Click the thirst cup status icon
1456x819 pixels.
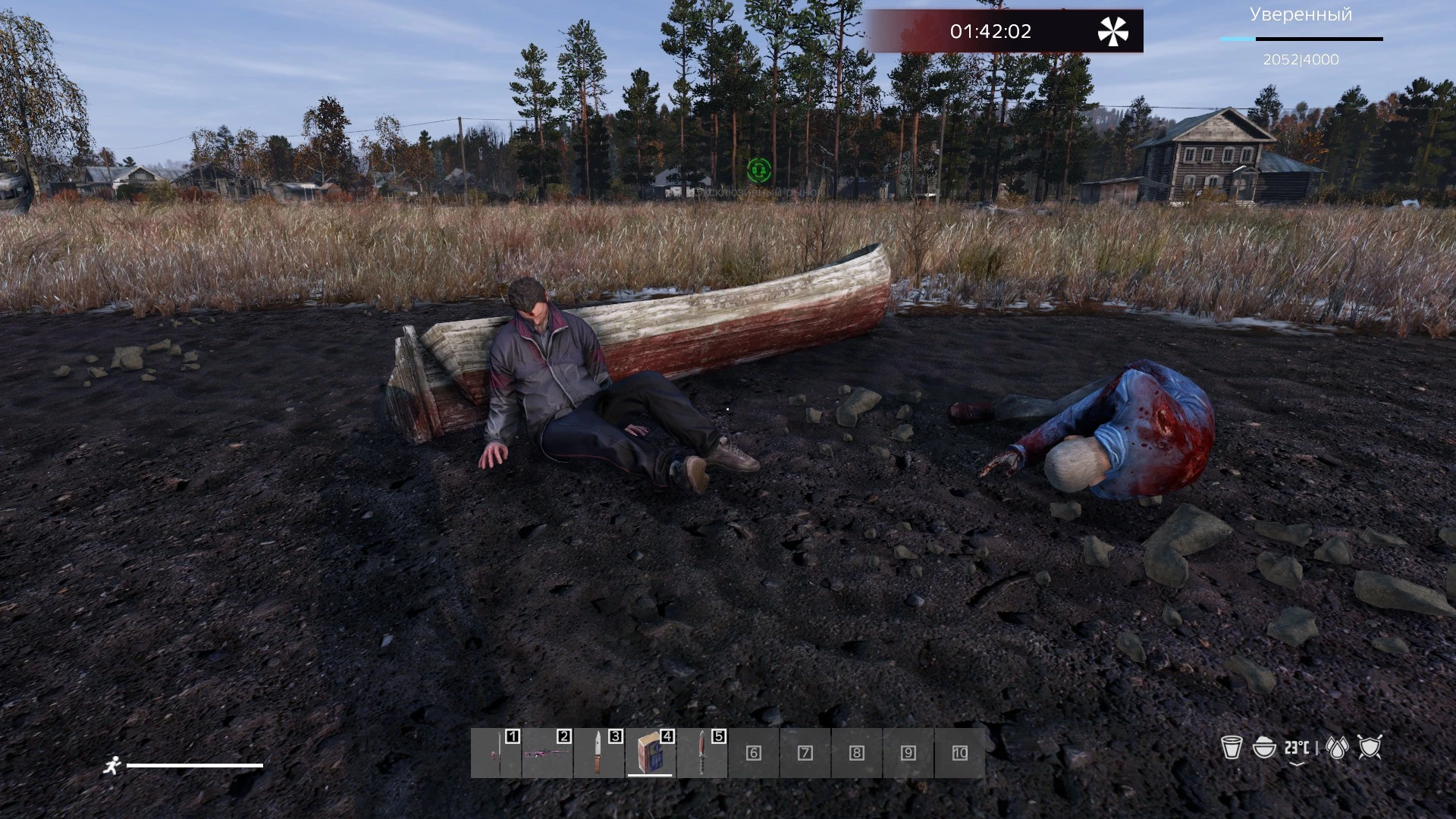[x=1232, y=748]
